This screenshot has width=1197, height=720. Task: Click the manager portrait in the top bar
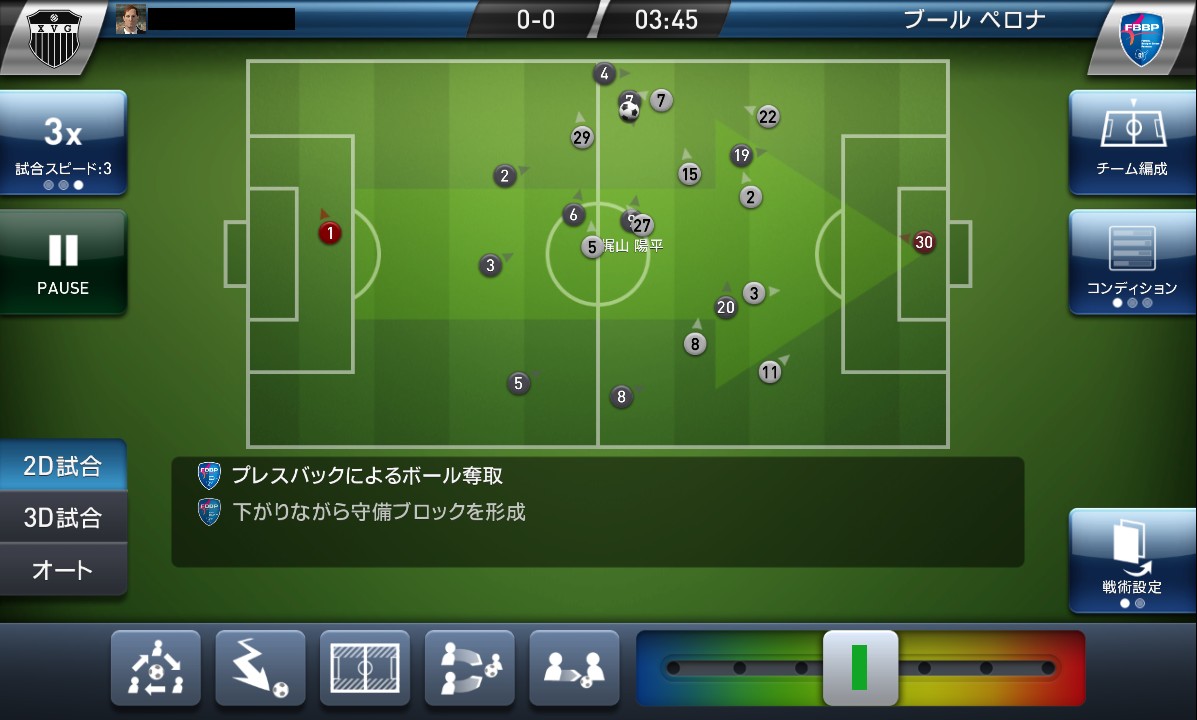point(131,19)
